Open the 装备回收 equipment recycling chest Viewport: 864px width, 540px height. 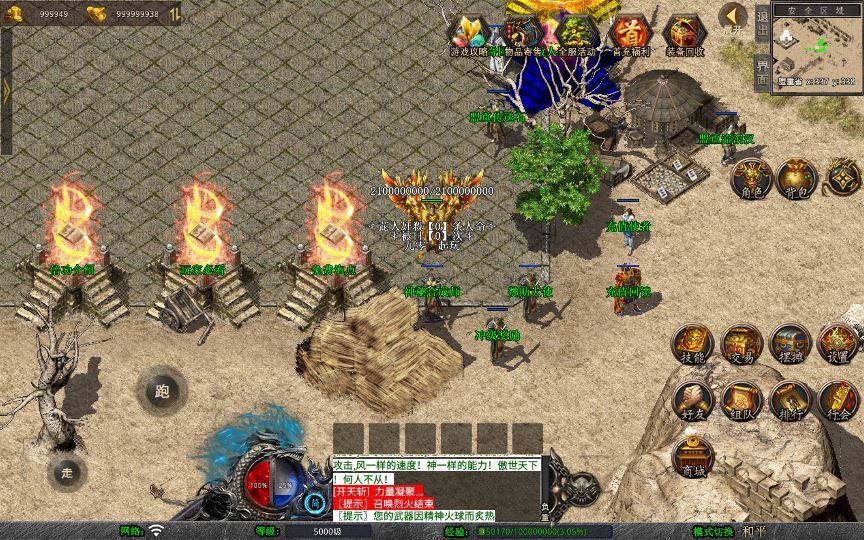684,34
